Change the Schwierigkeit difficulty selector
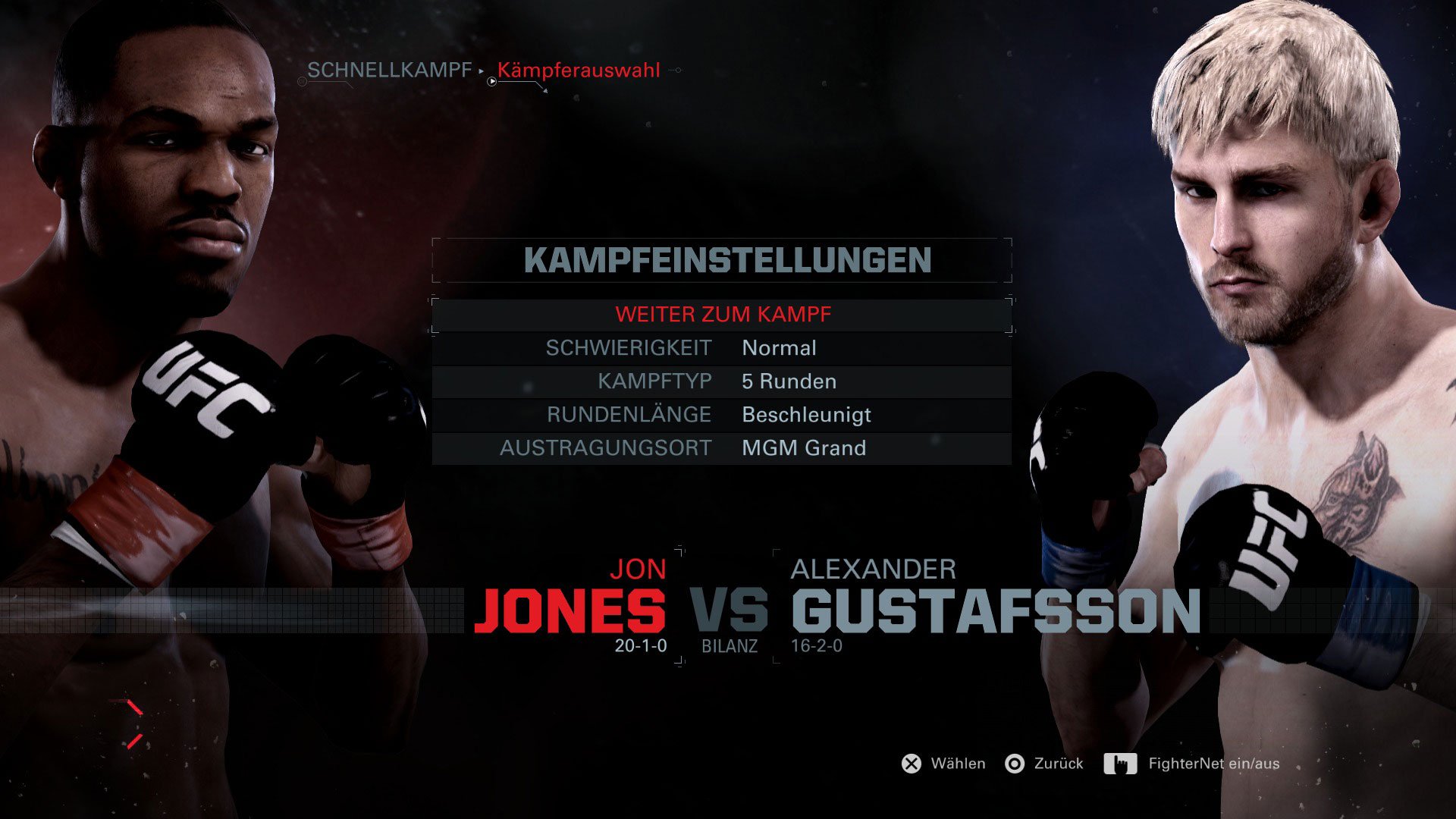Image resolution: width=1456 pixels, height=819 pixels. [x=629, y=348]
